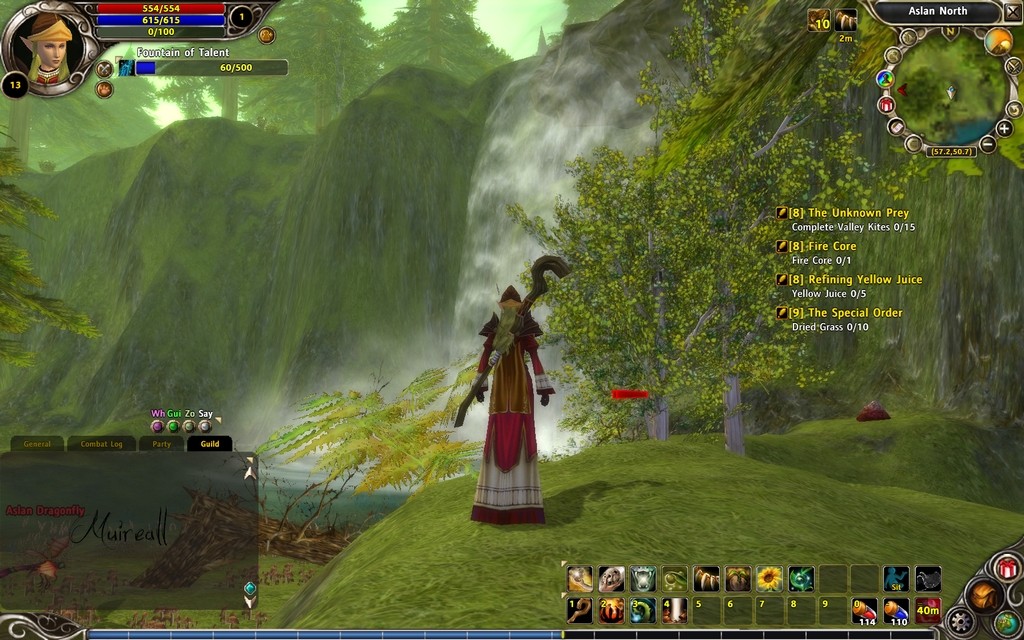This screenshot has height=640, width=1024.
Task: Switch to the Combat Log tab
Action: [x=101, y=444]
